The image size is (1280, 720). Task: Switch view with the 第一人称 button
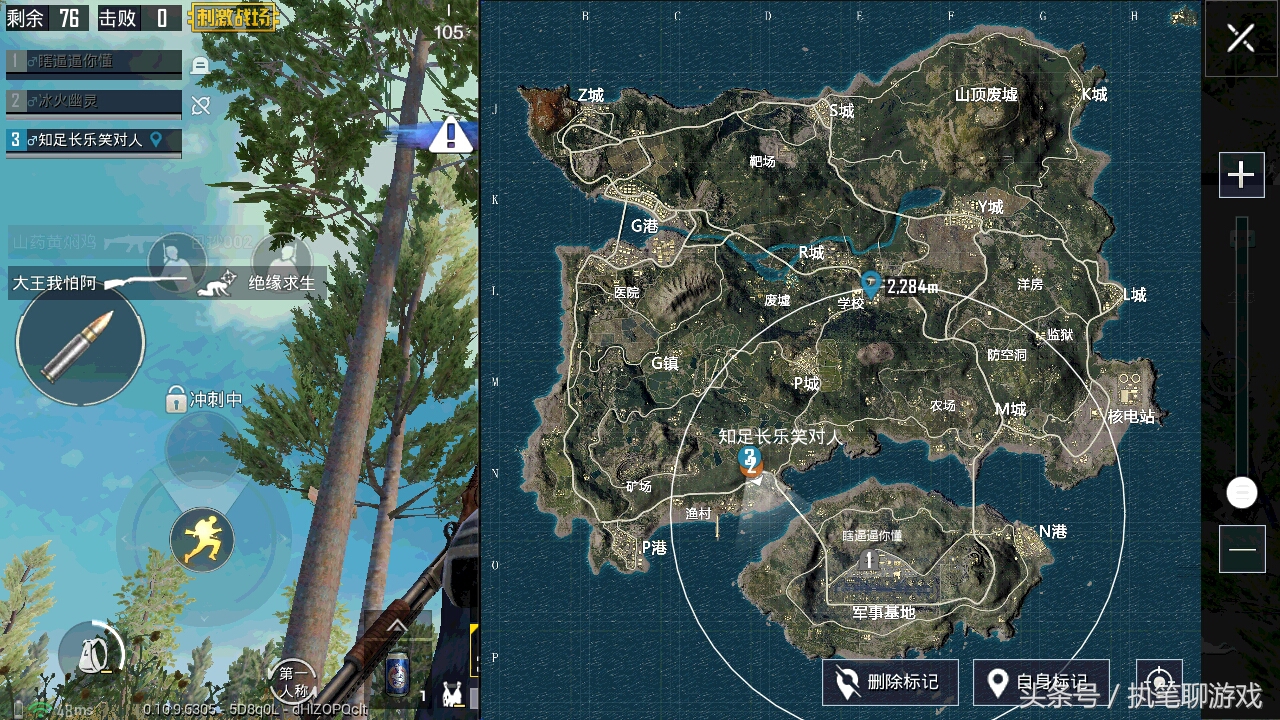click(292, 682)
